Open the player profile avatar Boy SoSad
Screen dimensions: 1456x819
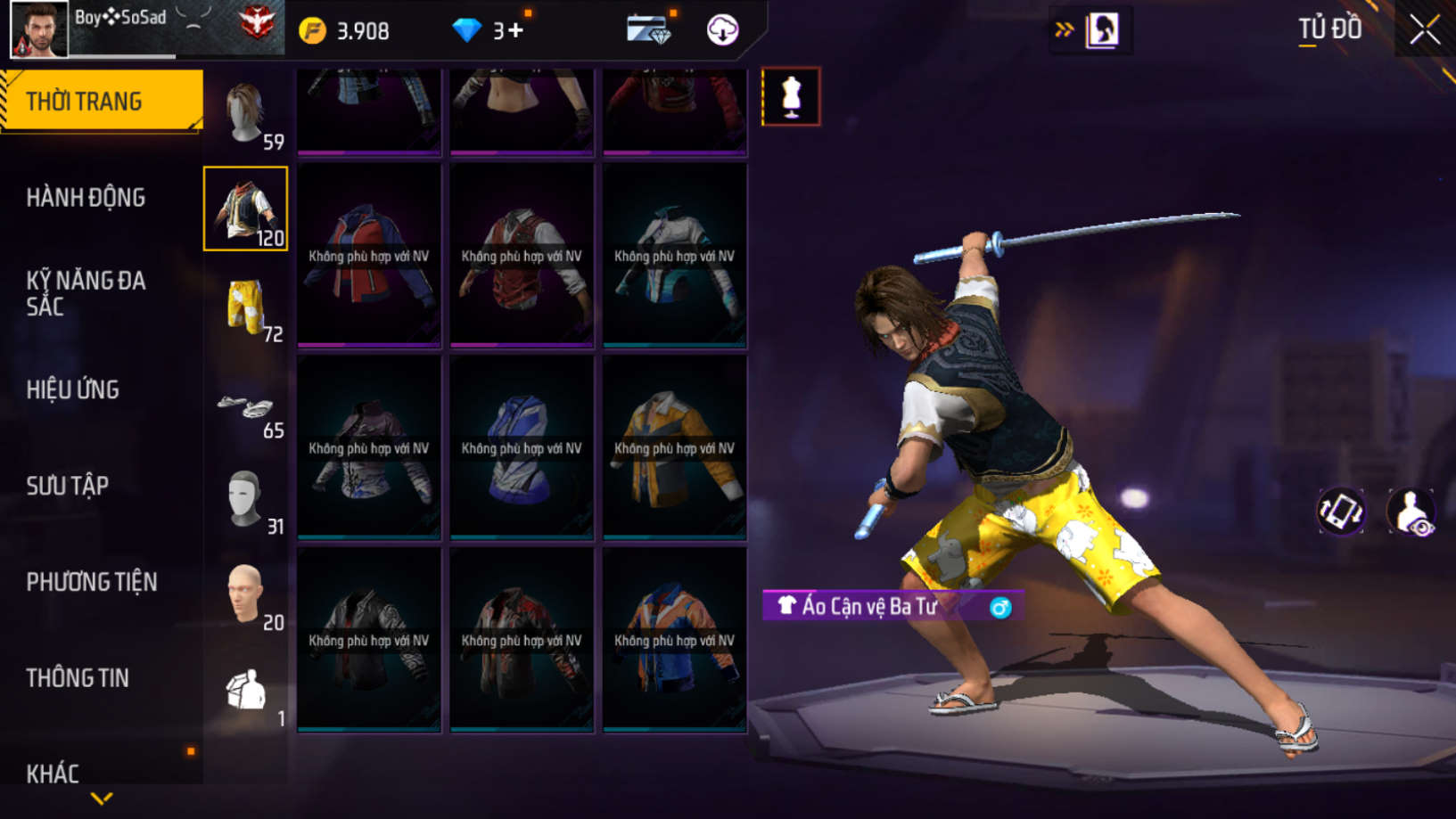coord(39,29)
